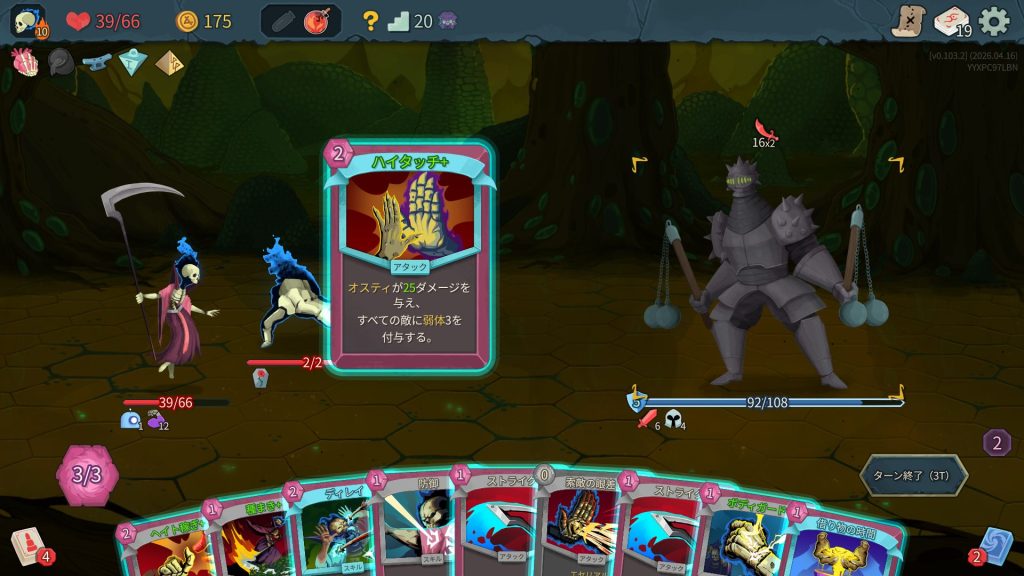Inspect the cyan gem relic
1024x576 pixels.
coord(133,63)
